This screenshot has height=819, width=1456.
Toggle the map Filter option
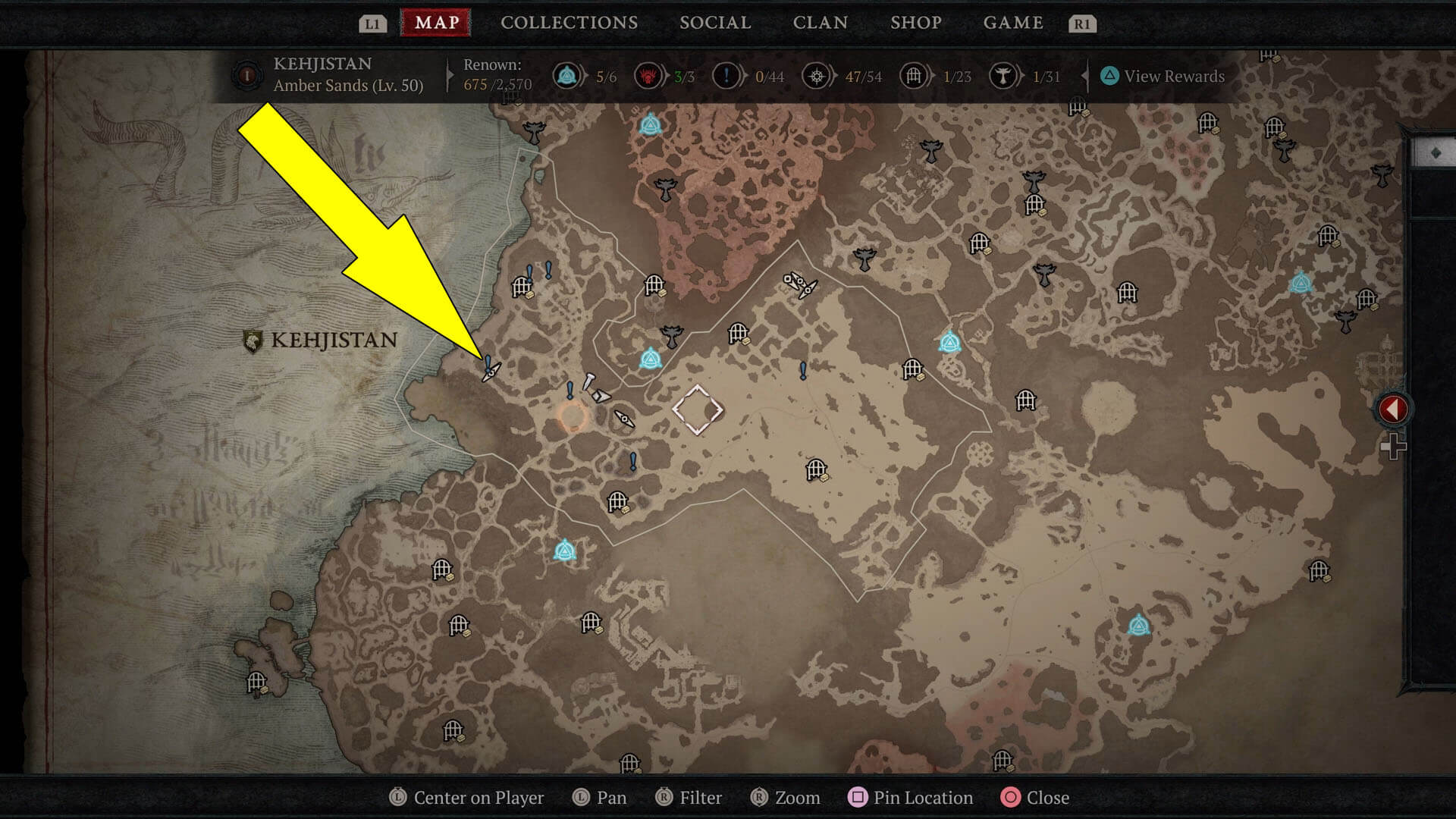click(x=689, y=797)
